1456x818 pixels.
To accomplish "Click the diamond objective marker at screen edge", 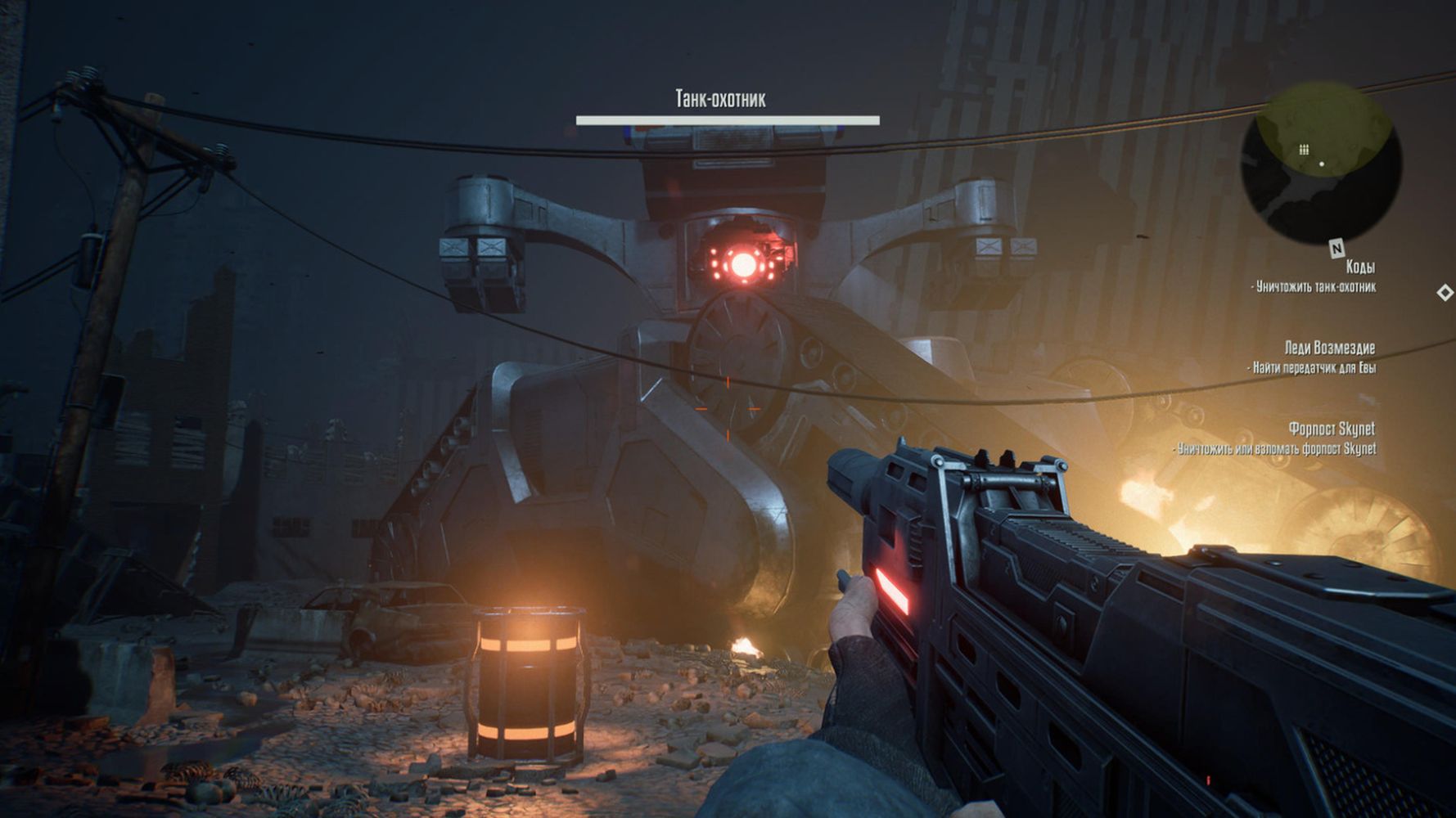I will tap(1445, 292).
